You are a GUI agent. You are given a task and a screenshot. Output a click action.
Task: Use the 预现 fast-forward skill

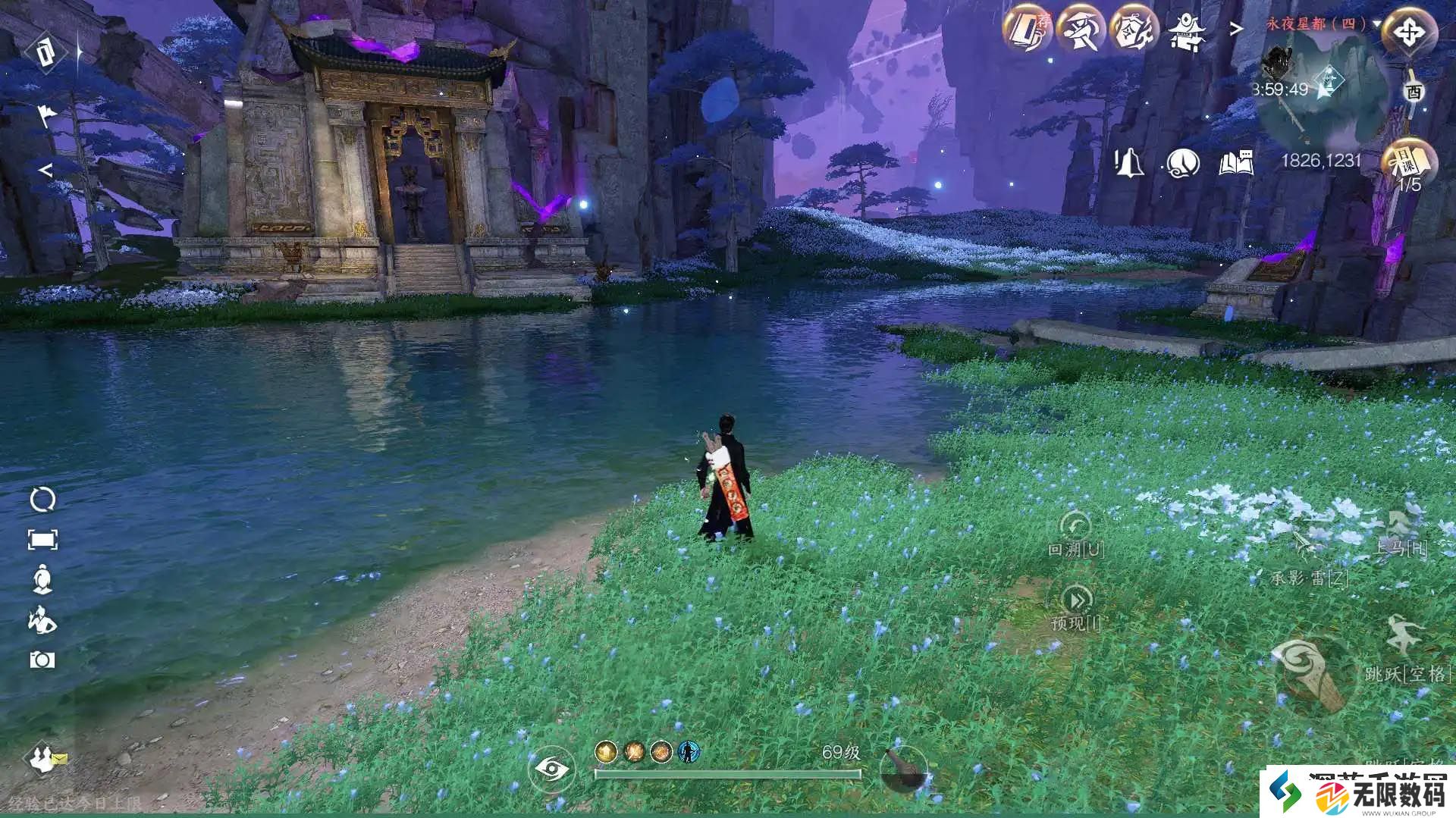click(1076, 600)
